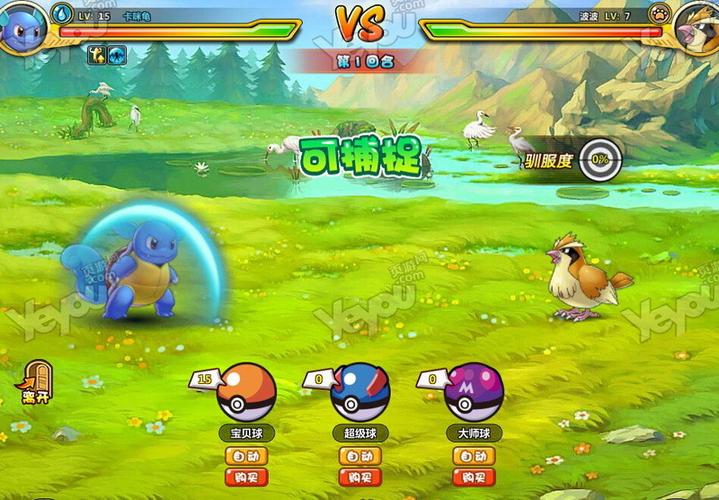Purchase (购买) Super Balls

click(x=360, y=477)
